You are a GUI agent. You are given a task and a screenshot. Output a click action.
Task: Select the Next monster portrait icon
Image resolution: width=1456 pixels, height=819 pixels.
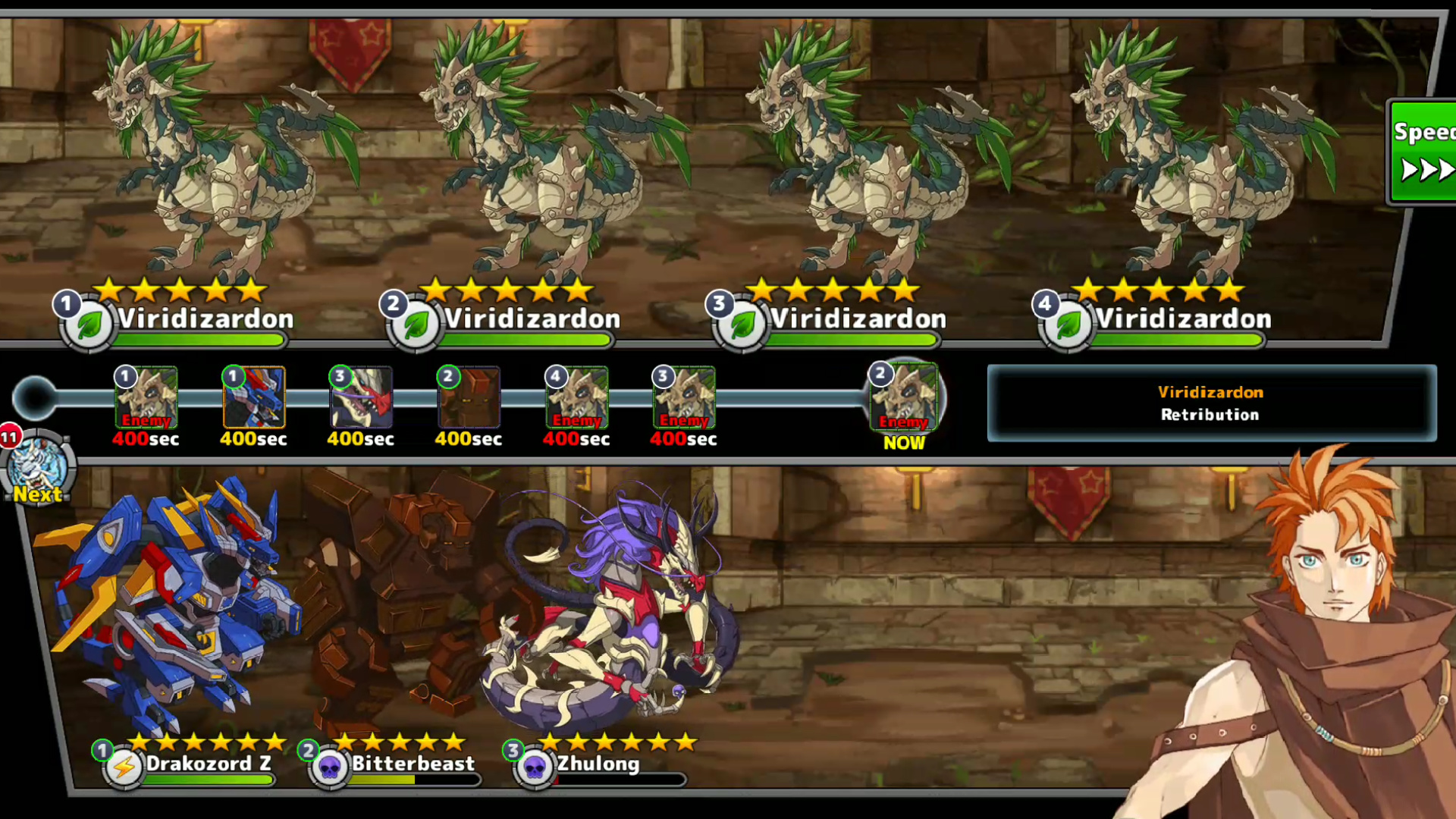pyautogui.click(x=38, y=464)
